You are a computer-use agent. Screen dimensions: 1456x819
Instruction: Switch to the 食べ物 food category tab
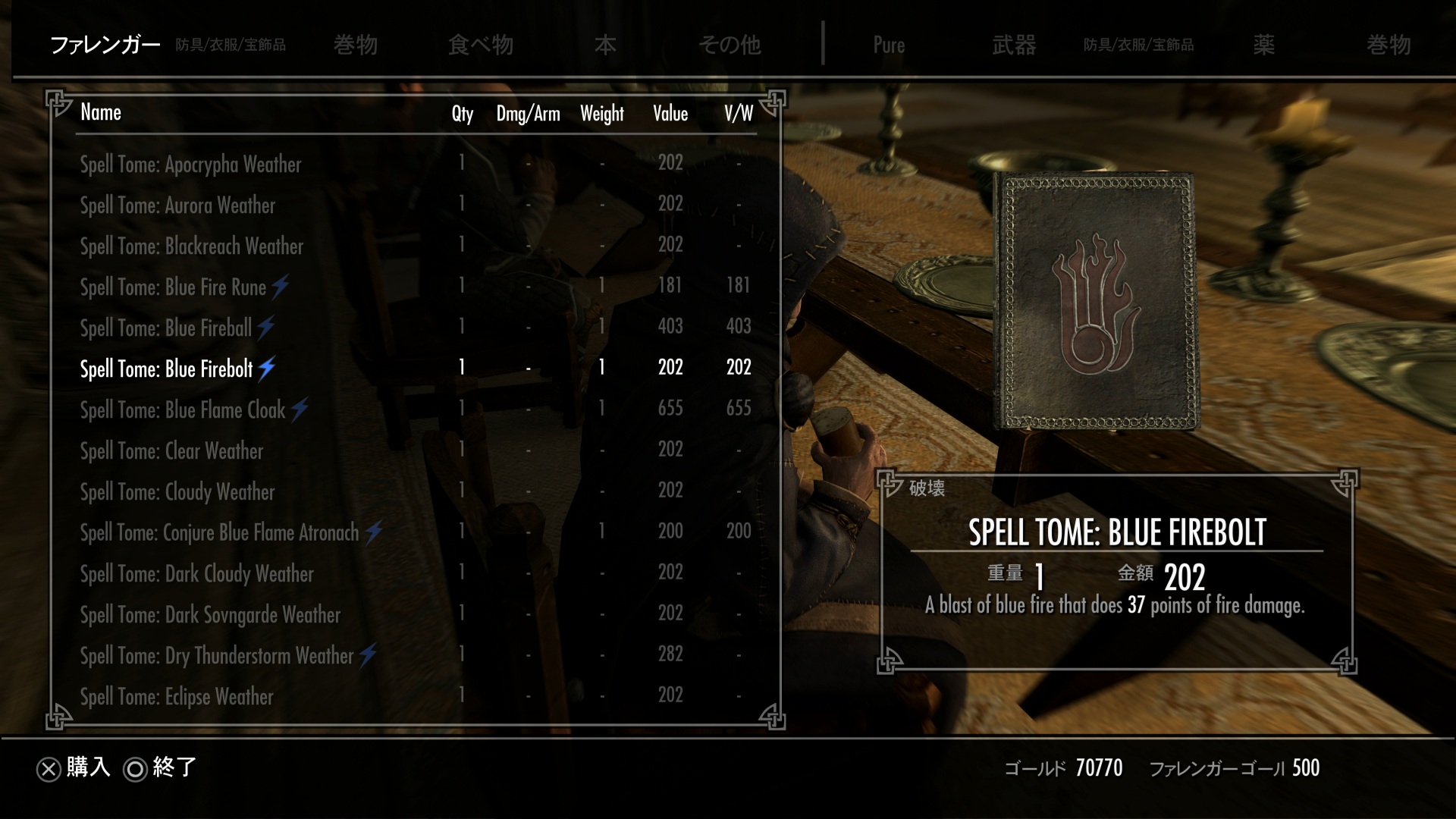(x=481, y=45)
